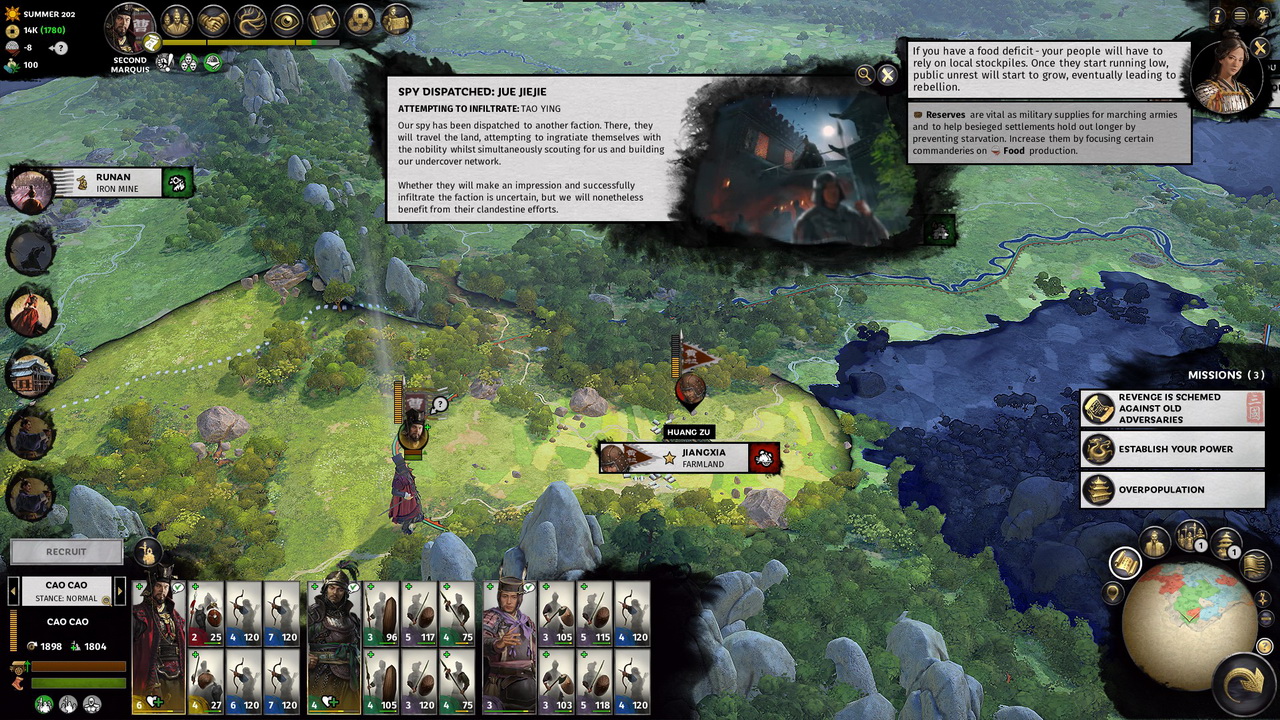Zoom to the spy event location with magnifier

864,74
